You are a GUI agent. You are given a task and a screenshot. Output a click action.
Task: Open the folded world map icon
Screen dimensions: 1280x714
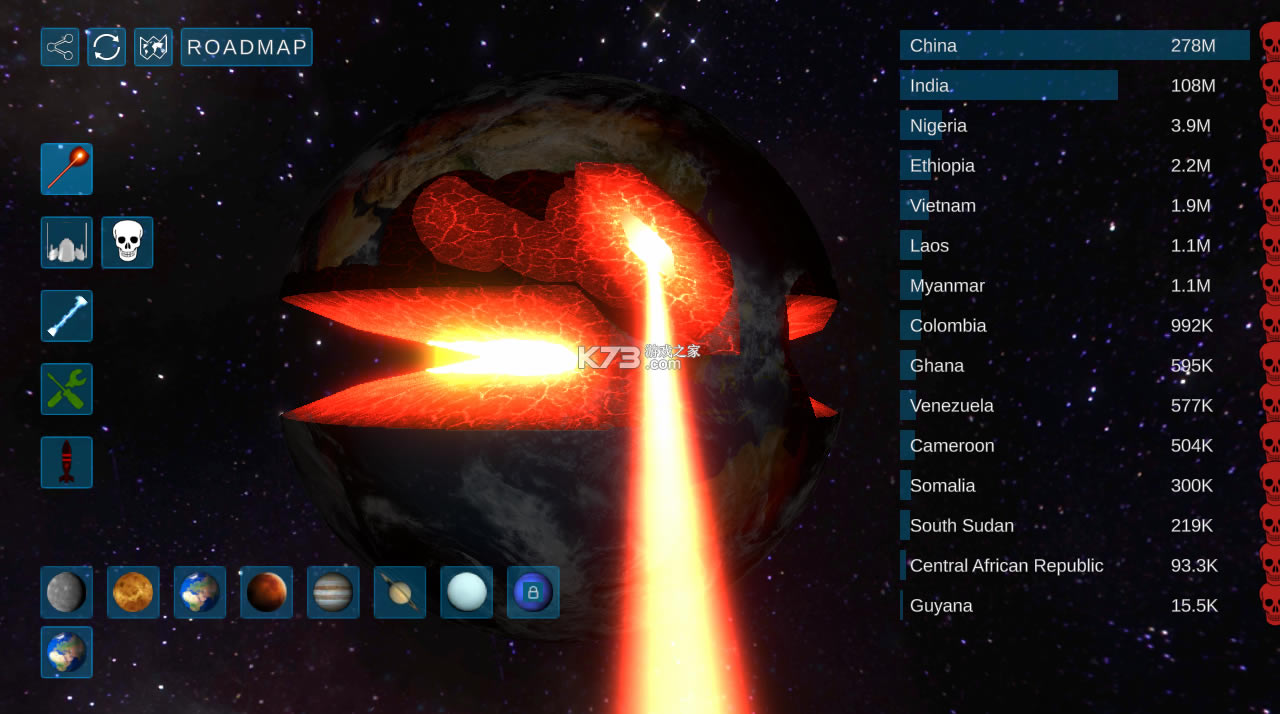[x=153, y=47]
